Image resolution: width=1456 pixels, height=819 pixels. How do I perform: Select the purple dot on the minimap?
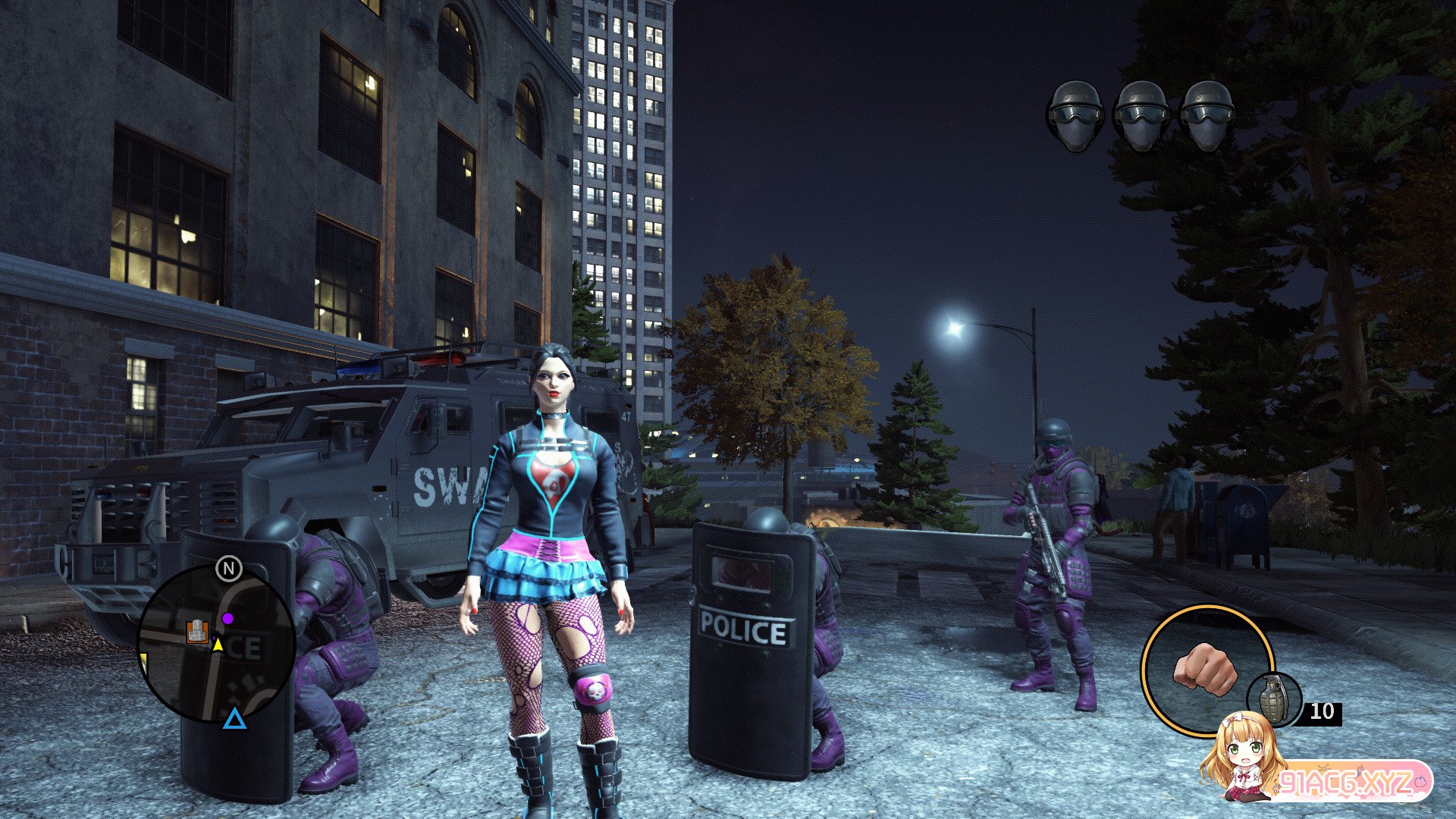pos(227,619)
